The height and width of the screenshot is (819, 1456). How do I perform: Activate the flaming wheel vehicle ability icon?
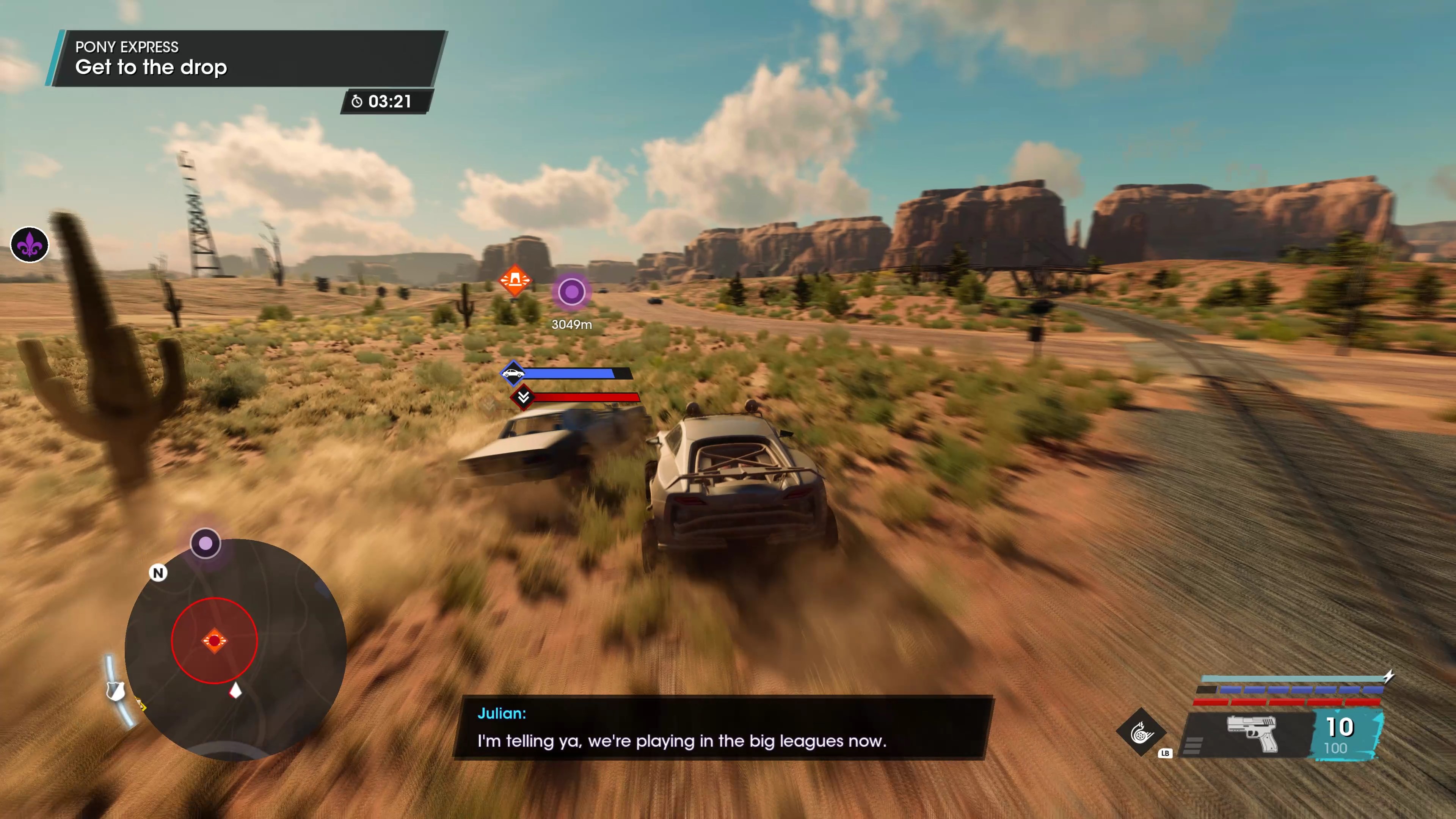pos(1141,733)
